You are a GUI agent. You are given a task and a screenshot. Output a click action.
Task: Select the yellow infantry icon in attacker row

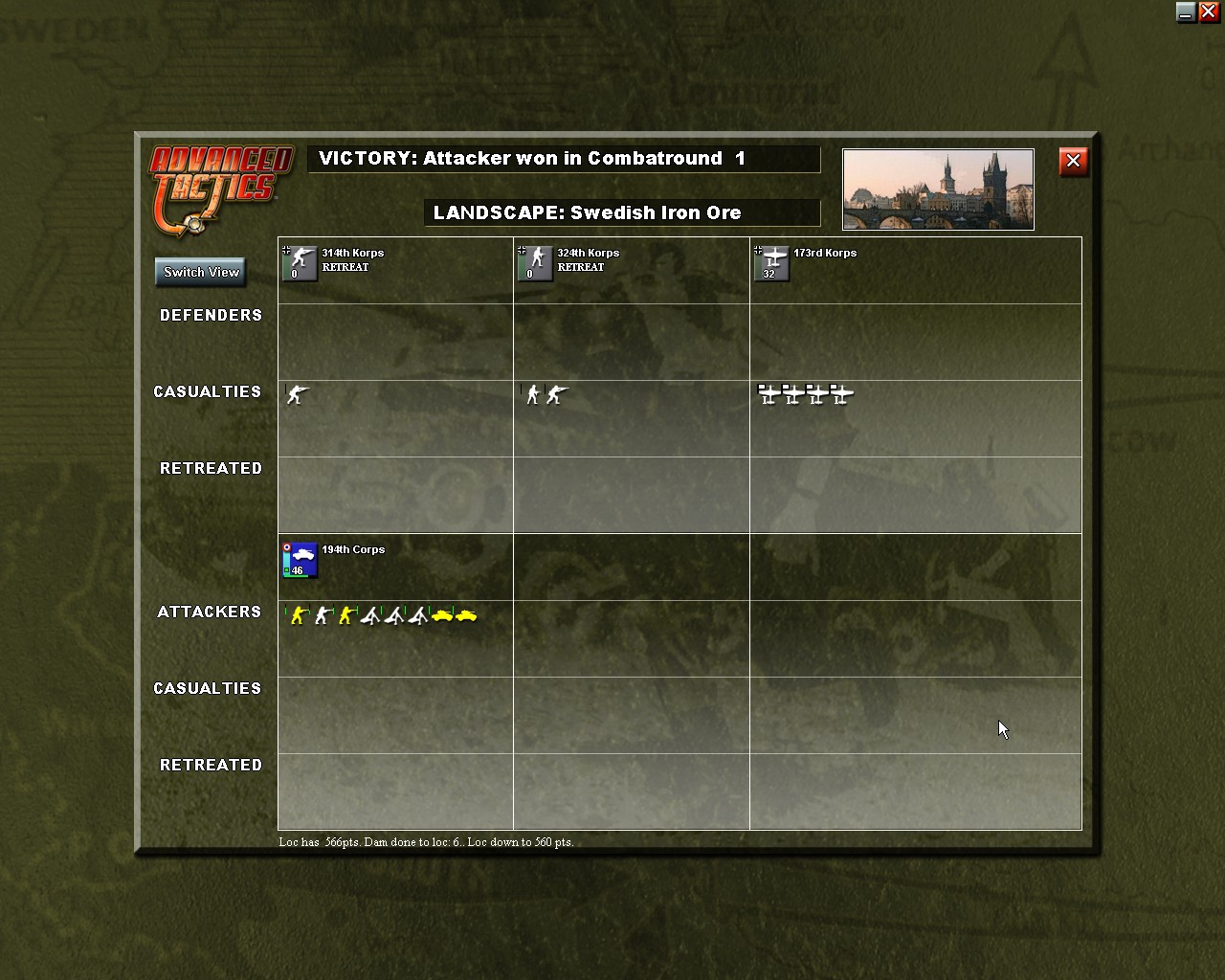[x=298, y=615]
